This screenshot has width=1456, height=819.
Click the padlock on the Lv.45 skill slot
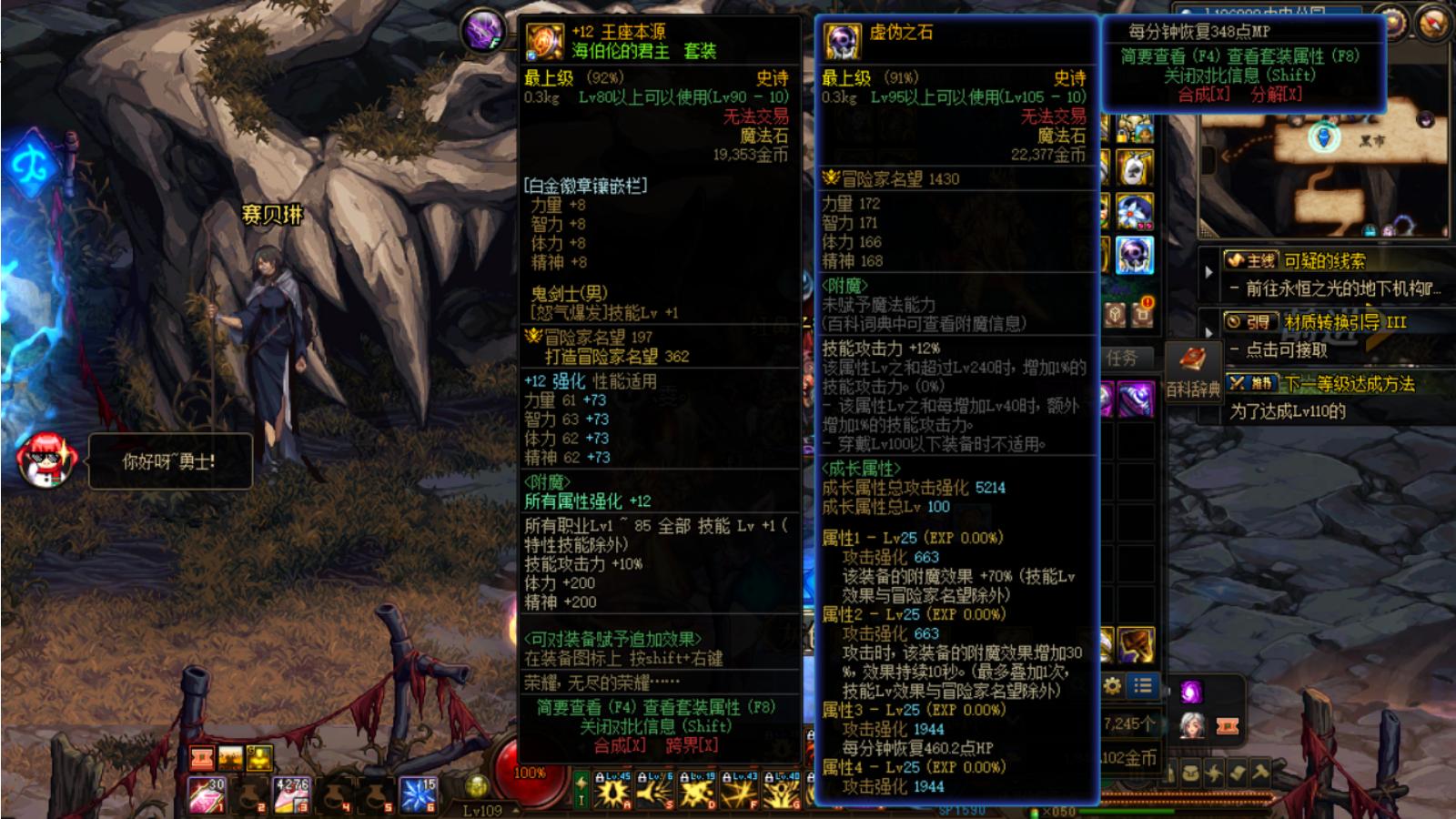click(601, 776)
